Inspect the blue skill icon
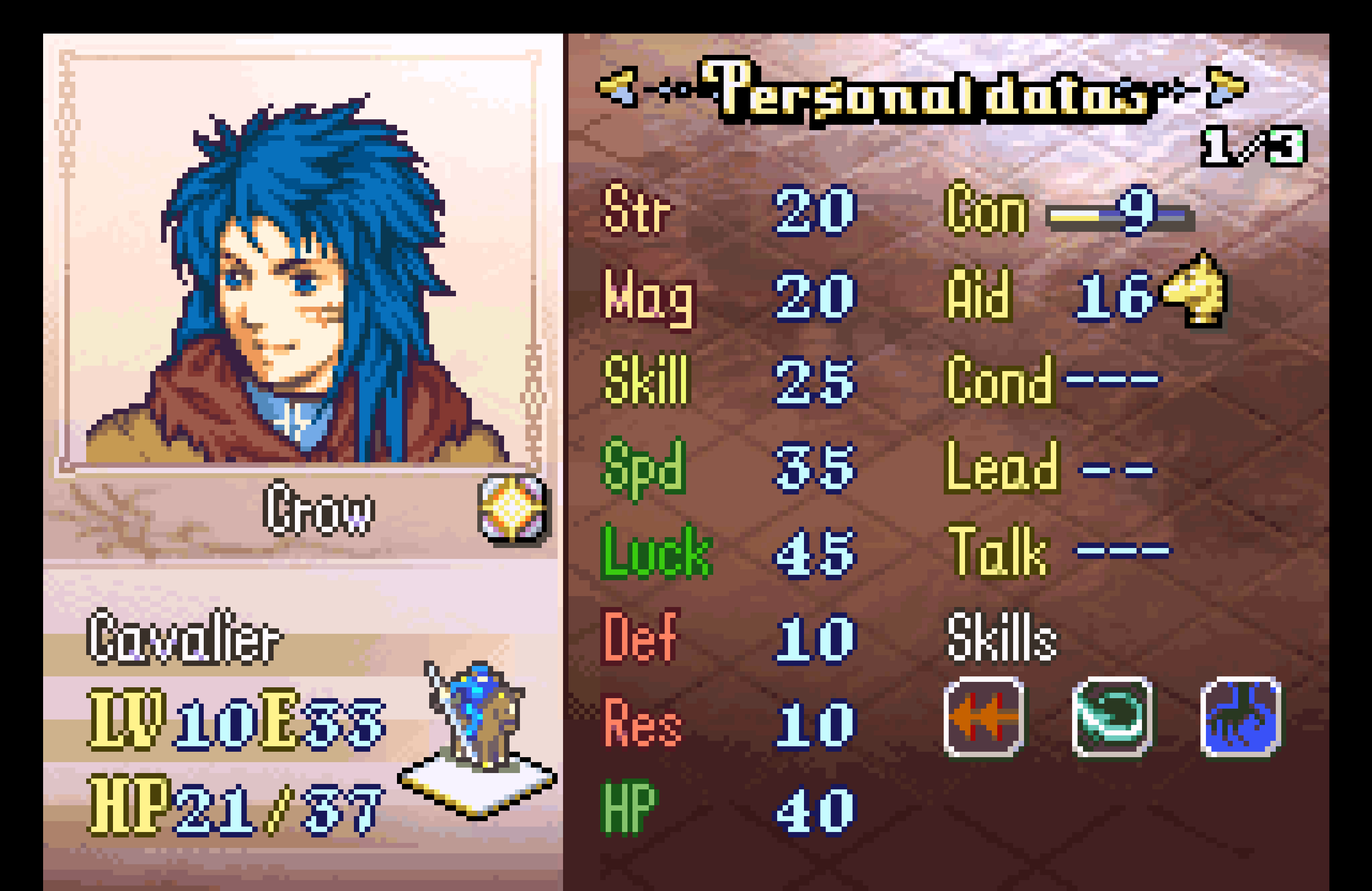 click(1240, 717)
